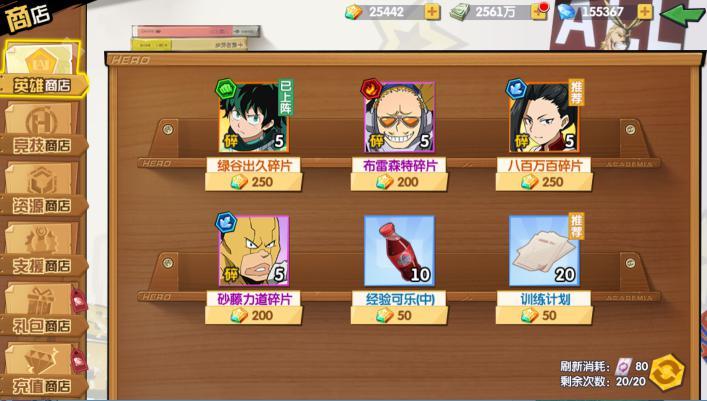The height and width of the screenshot is (401, 707).
Task: Add more cash with the plus button
Action: (539, 12)
